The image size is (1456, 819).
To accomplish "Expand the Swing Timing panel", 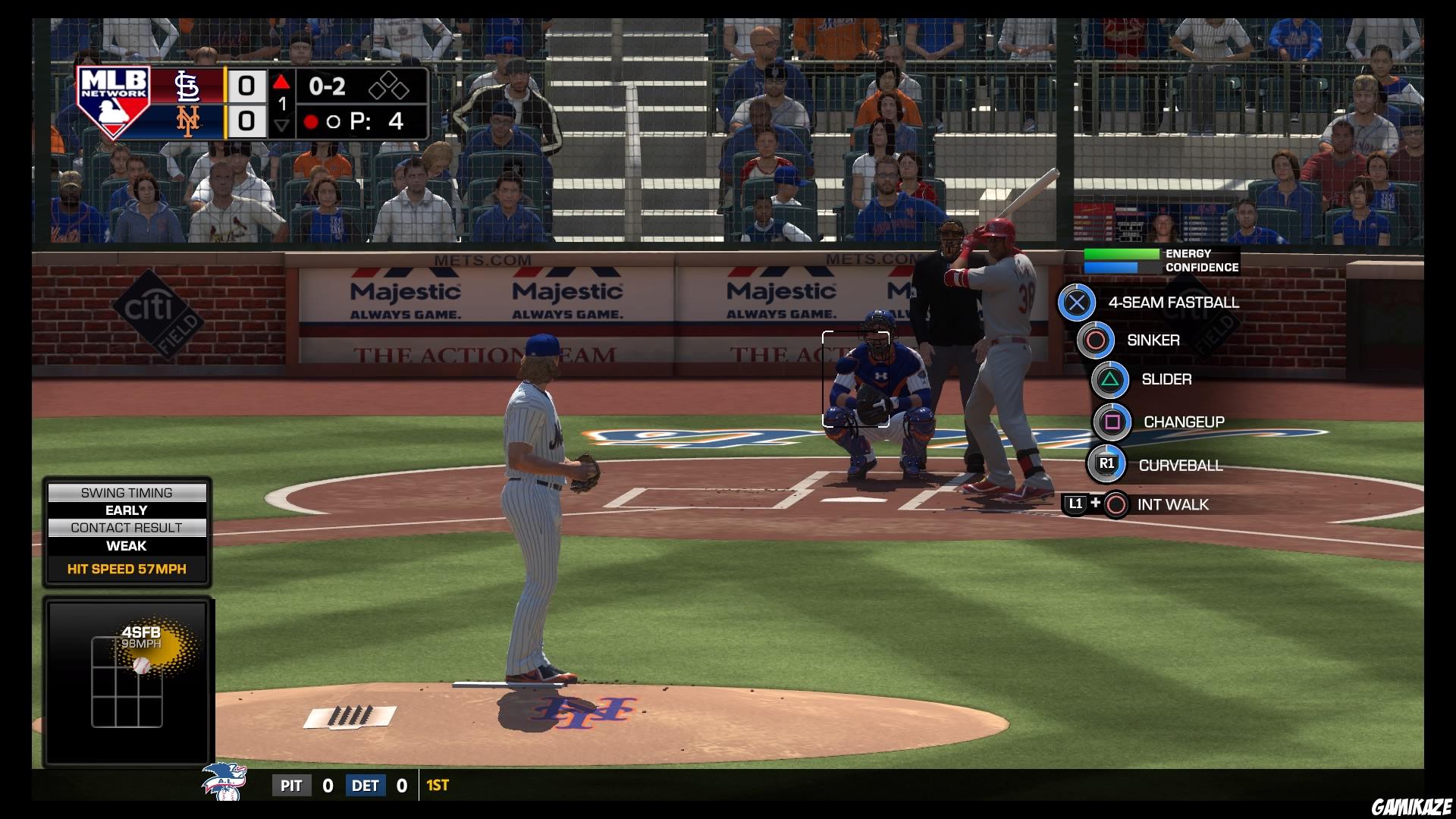I will (x=127, y=492).
